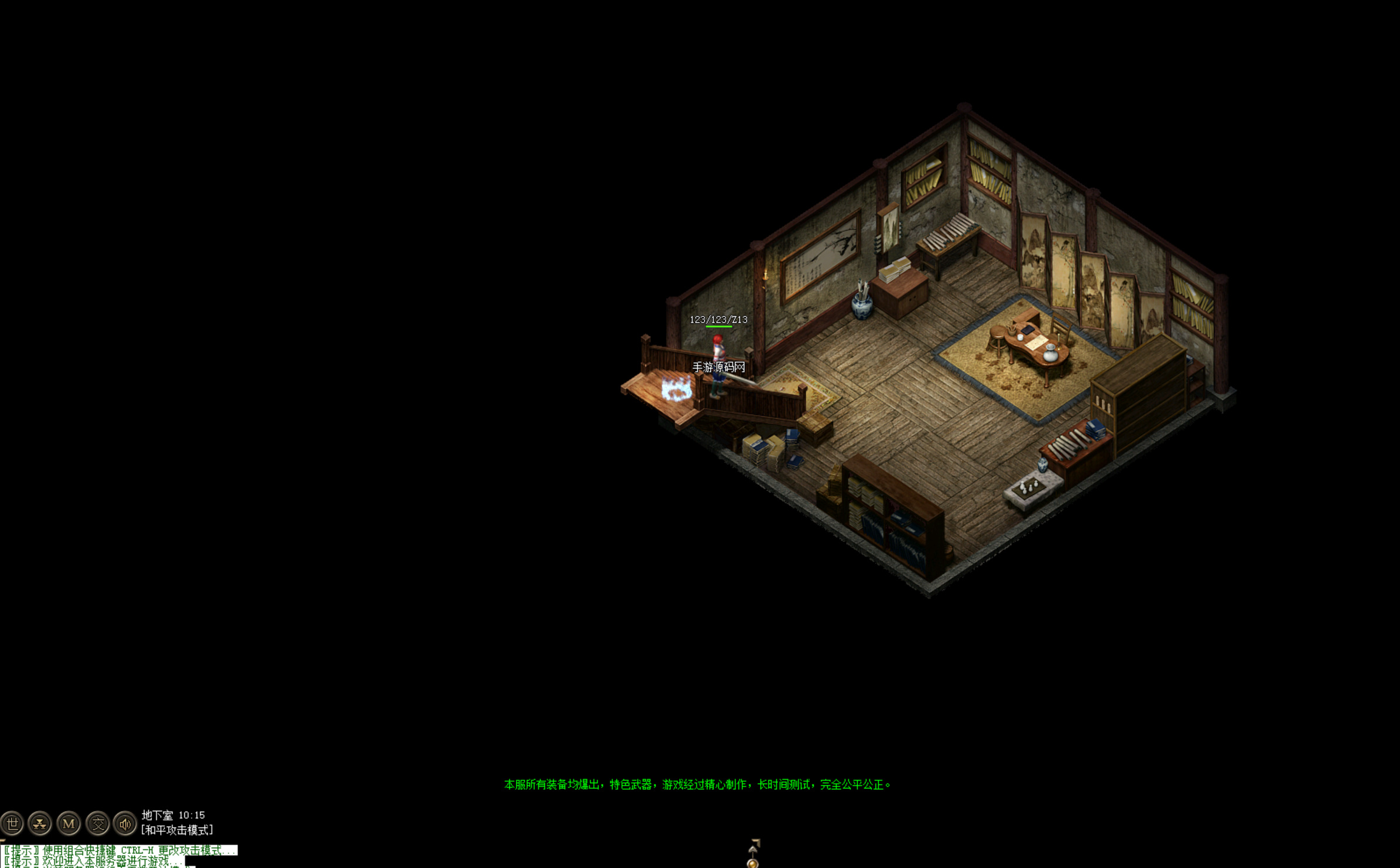Click the 和平攻击模式 attack mode label
Screen dimensions: 1400x868
coord(177,831)
